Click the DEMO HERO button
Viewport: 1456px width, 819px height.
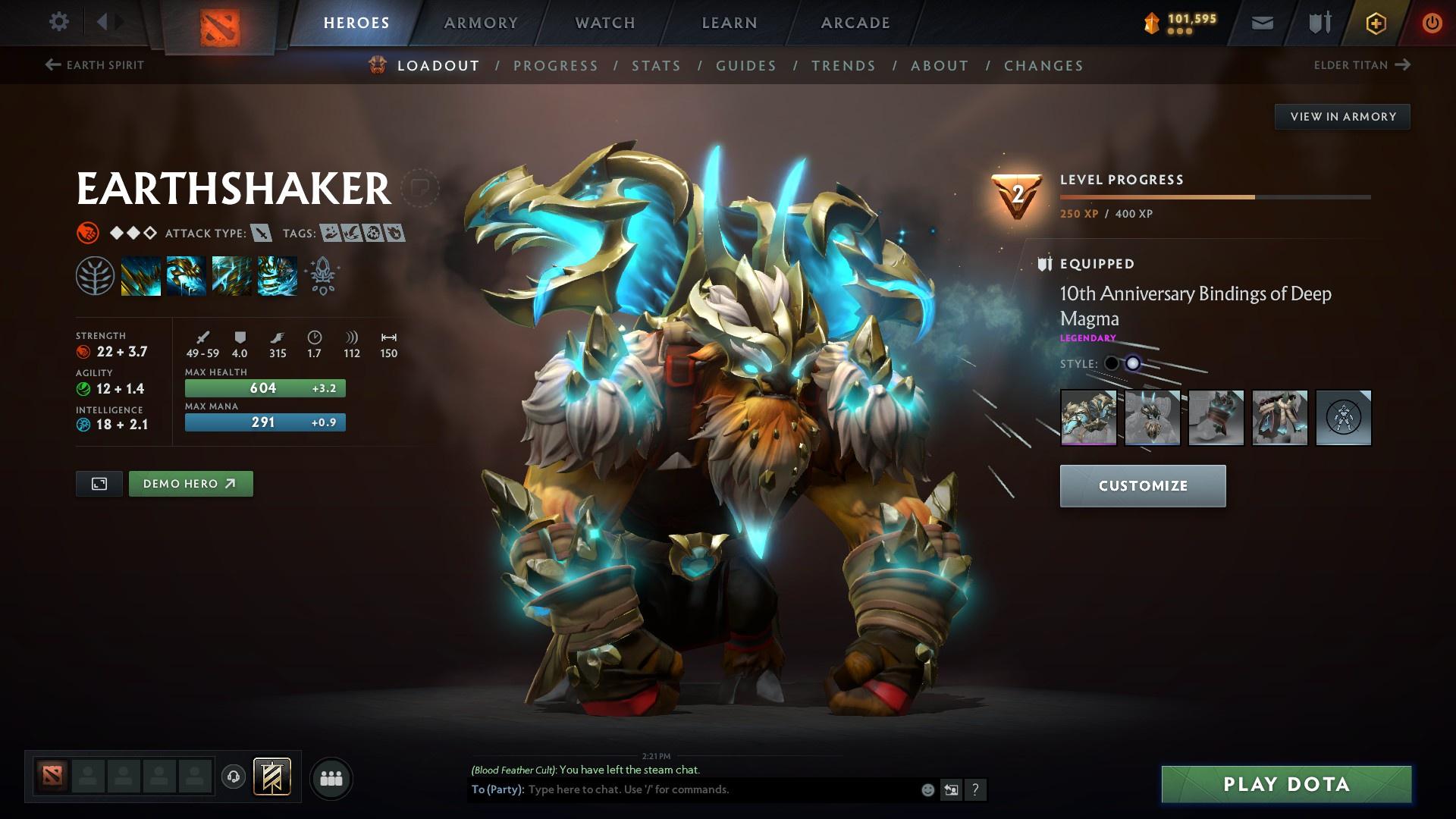click(190, 483)
